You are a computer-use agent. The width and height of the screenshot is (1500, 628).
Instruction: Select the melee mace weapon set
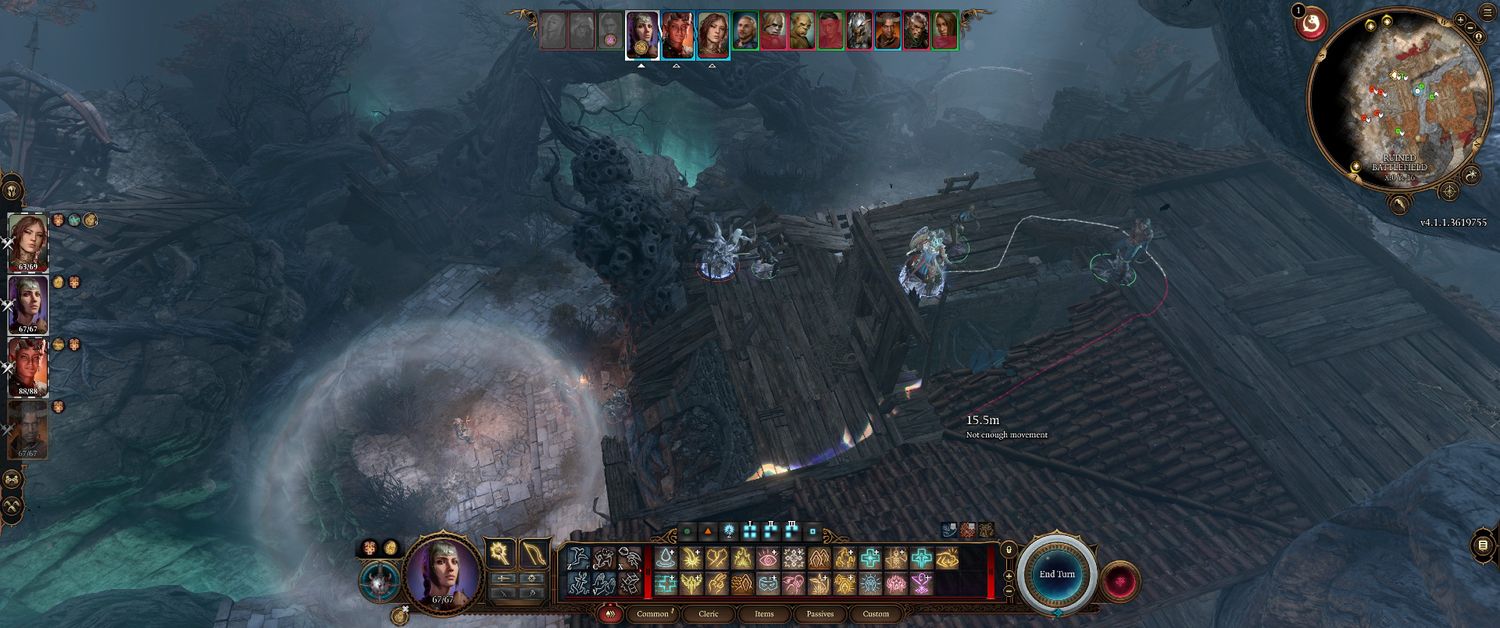click(x=500, y=554)
